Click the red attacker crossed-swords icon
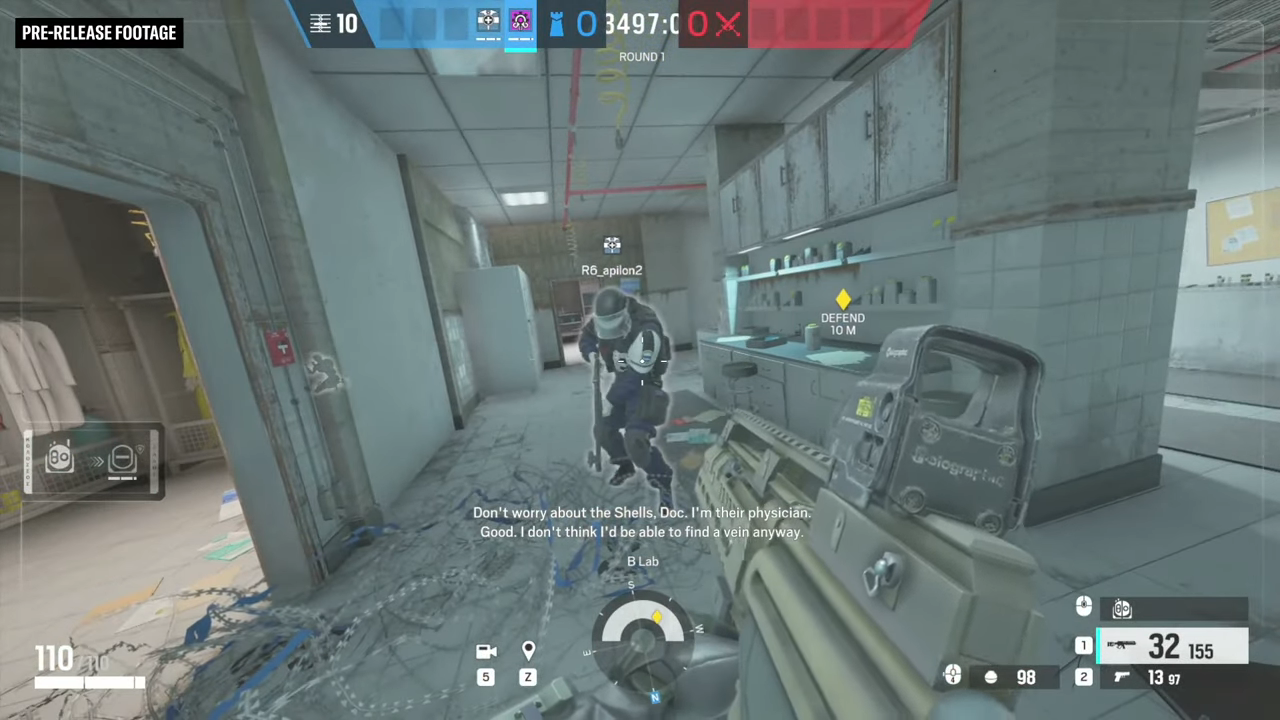The height and width of the screenshot is (720, 1280). tap(728, 23)
